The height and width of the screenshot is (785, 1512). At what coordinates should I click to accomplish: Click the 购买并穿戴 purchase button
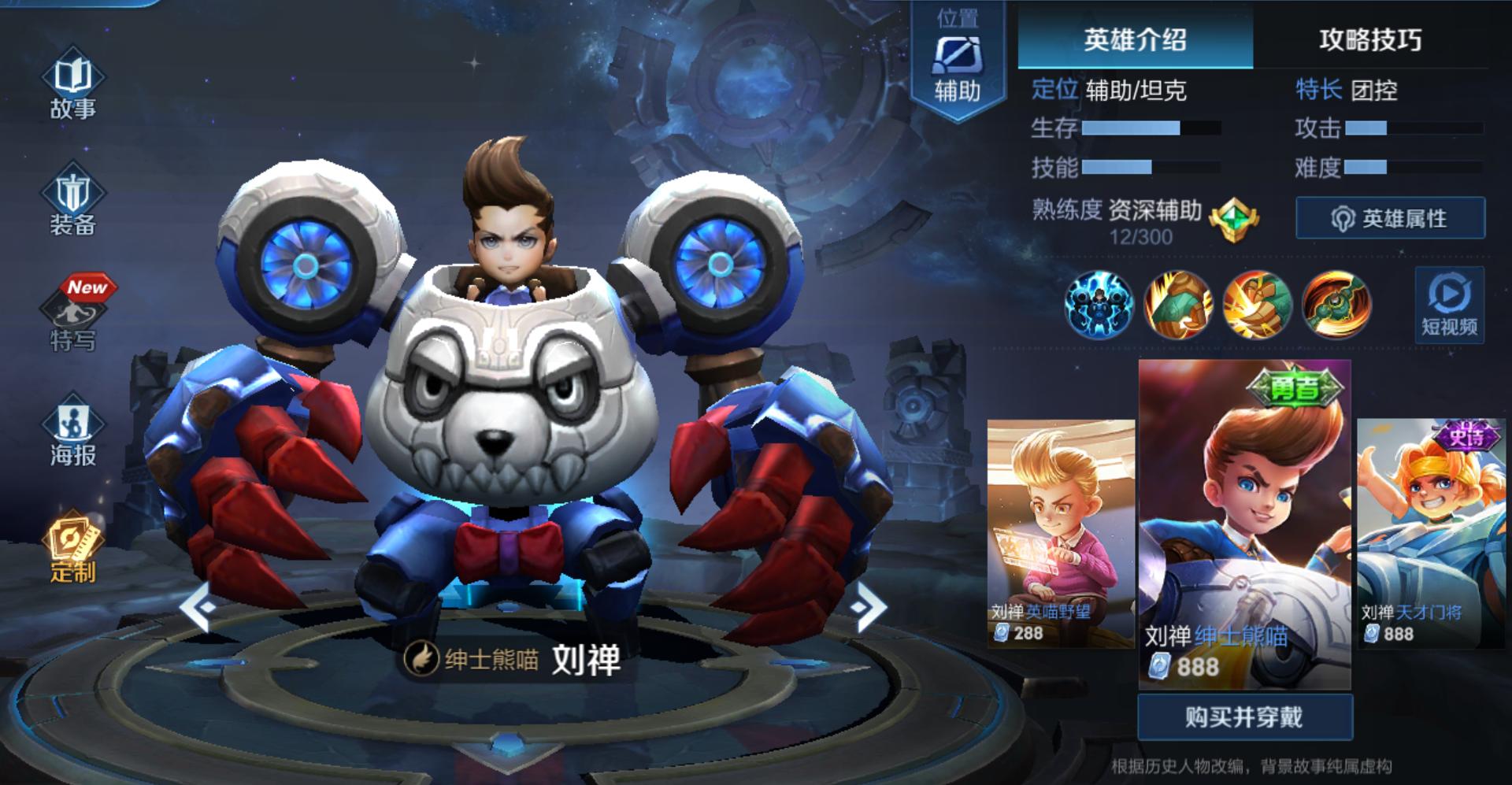[x=1244, y=717]
